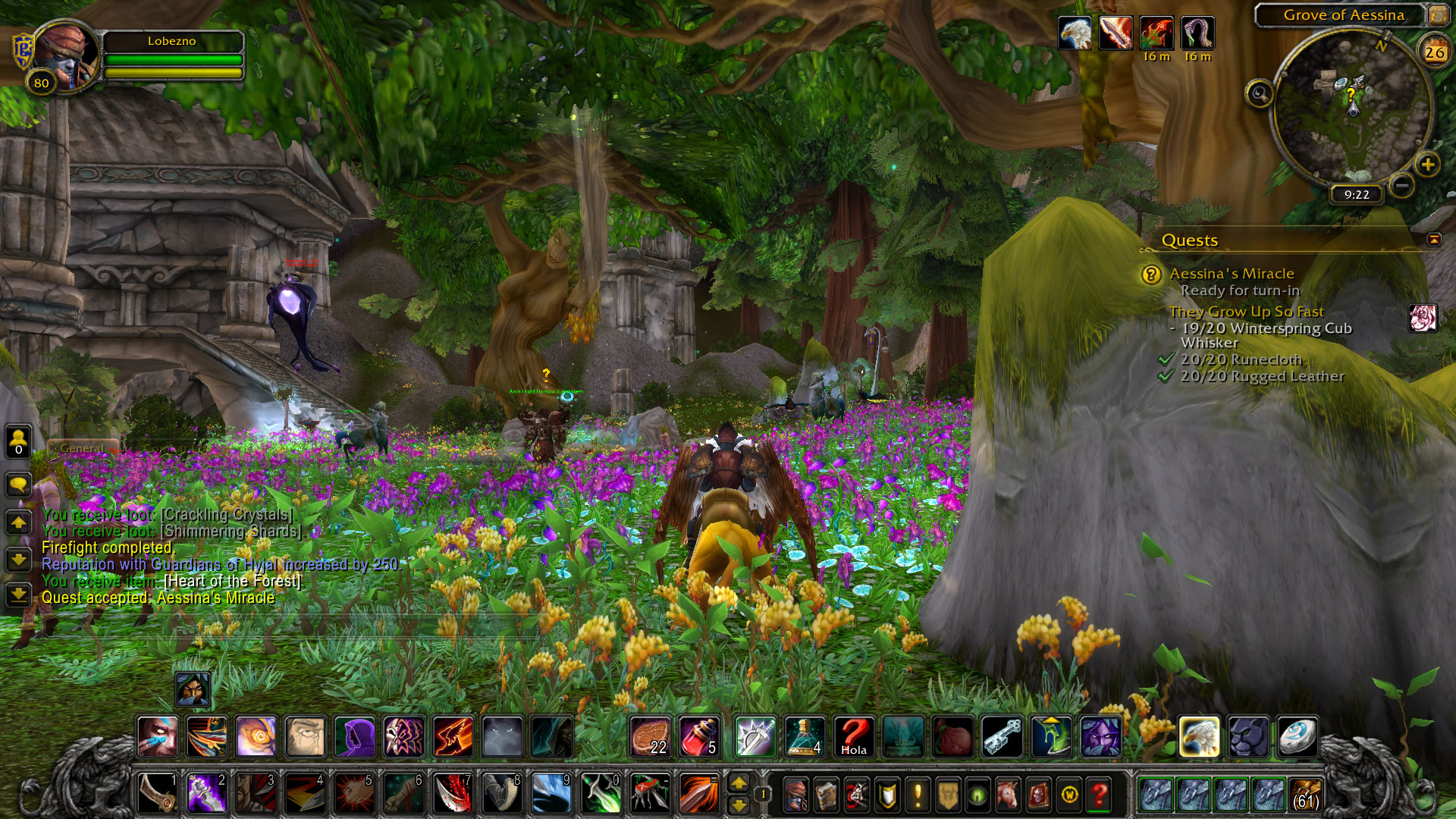The height and width of the screenshot is (819, 1456).
Task: Select the General chat tab
Action: 82,448
